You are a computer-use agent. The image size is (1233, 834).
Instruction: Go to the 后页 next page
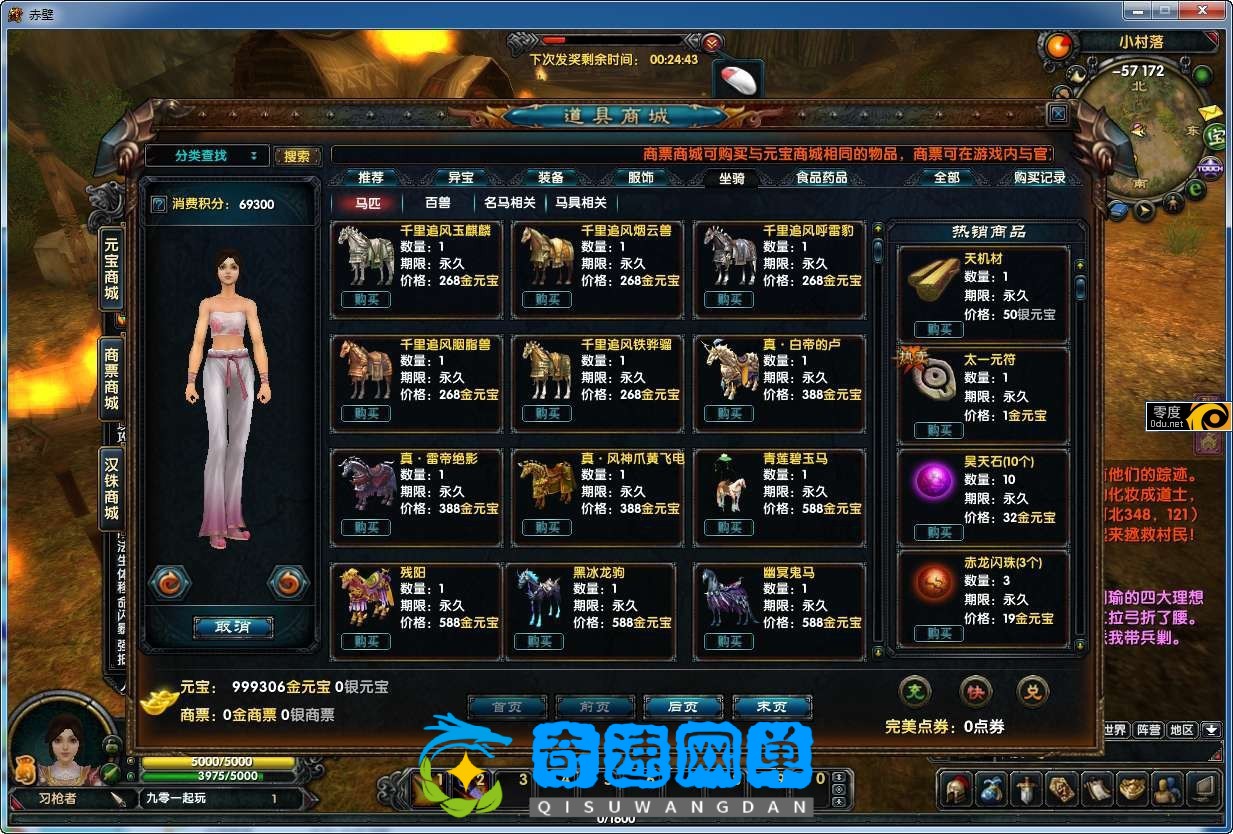(x=683, y=706)
